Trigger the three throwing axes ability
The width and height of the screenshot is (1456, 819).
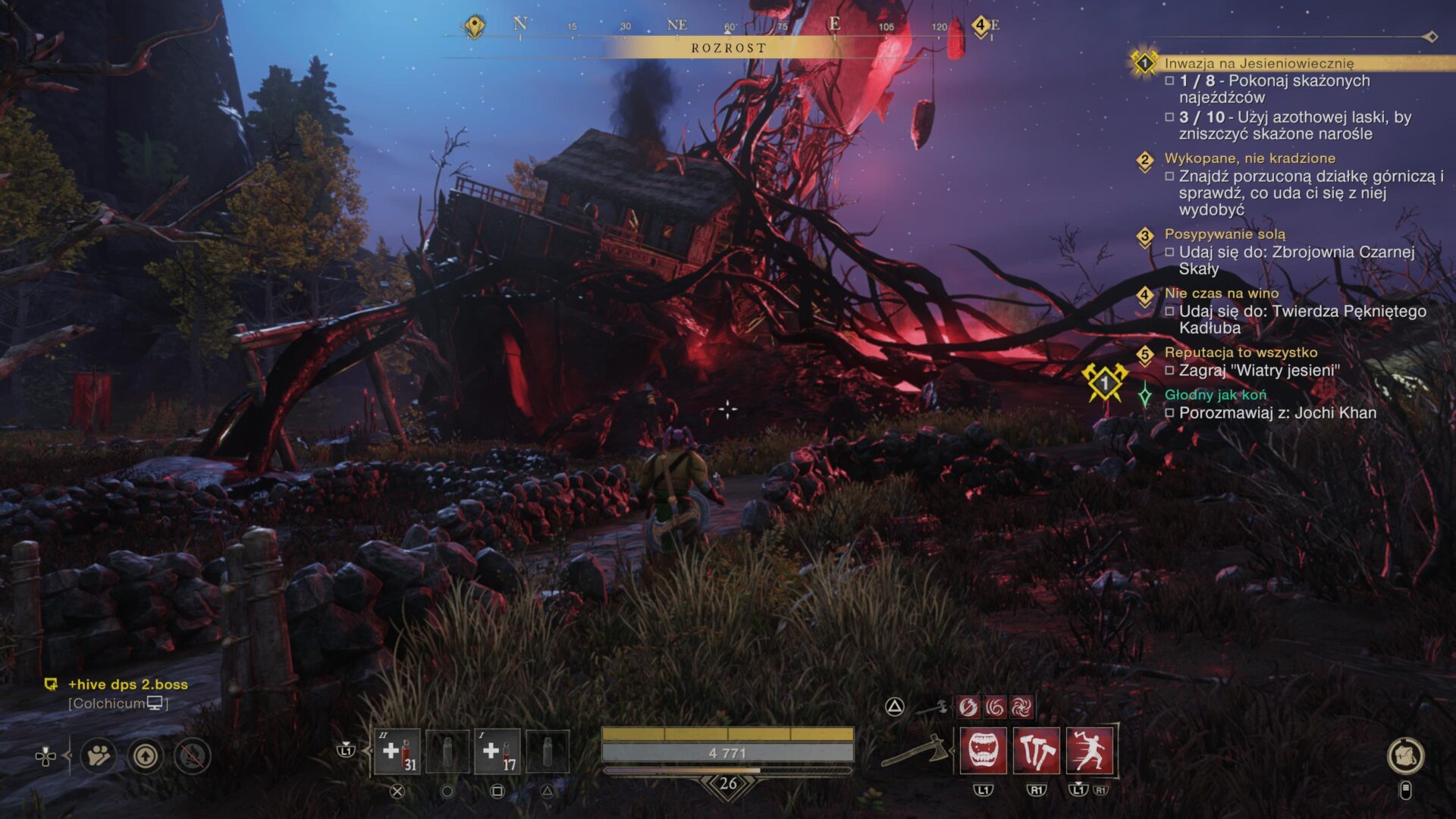pyautogui.click(x=1036, y=751)
